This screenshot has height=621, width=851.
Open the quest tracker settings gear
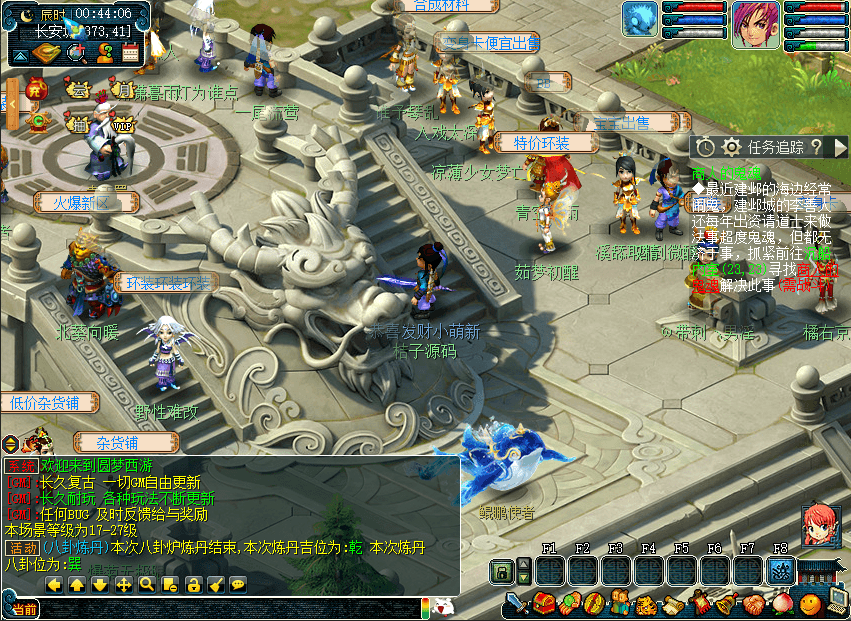[732, 147]
